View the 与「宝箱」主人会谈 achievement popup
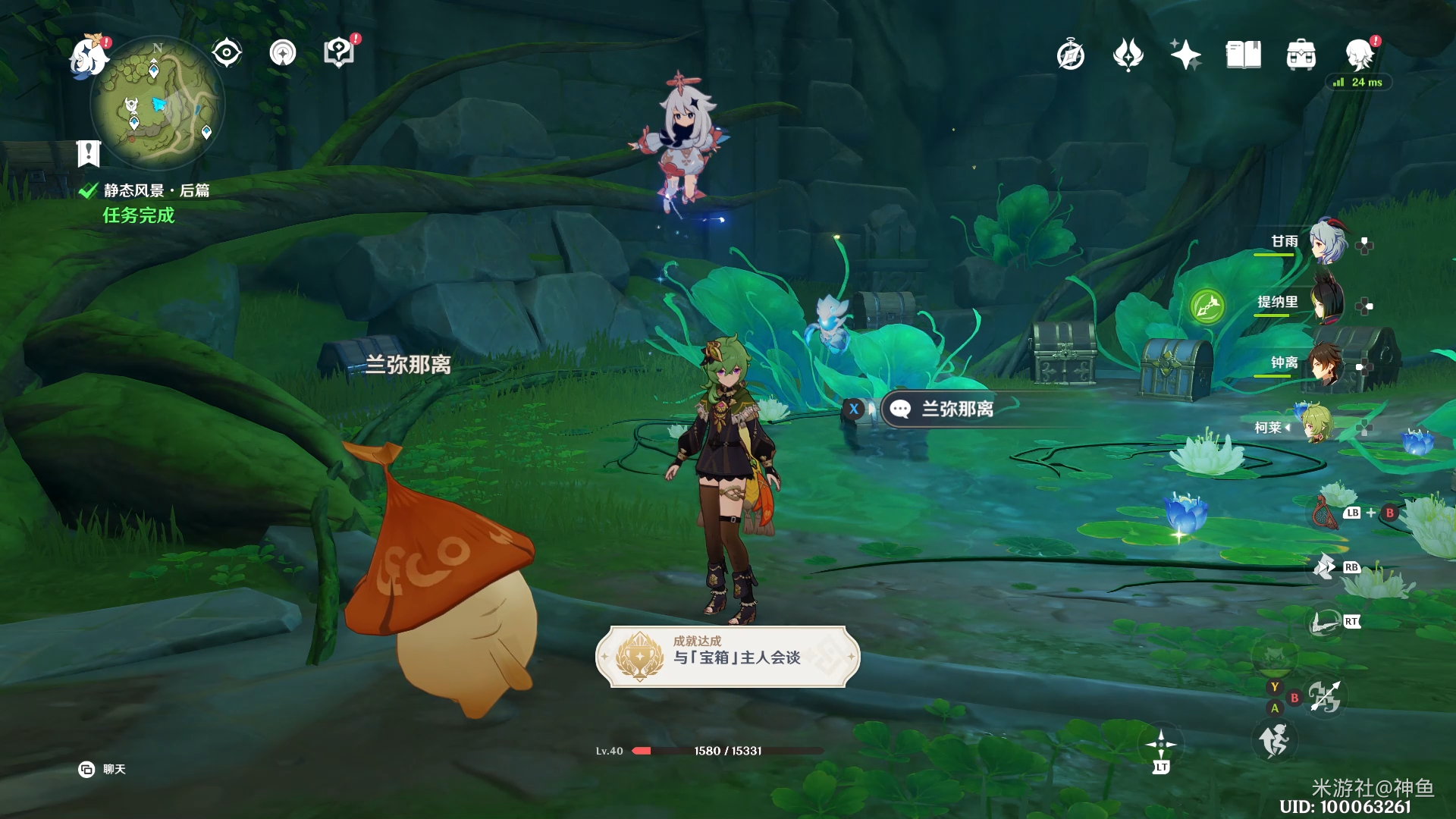The width and height of the screenshot is (1456, 819). [728, 657]
